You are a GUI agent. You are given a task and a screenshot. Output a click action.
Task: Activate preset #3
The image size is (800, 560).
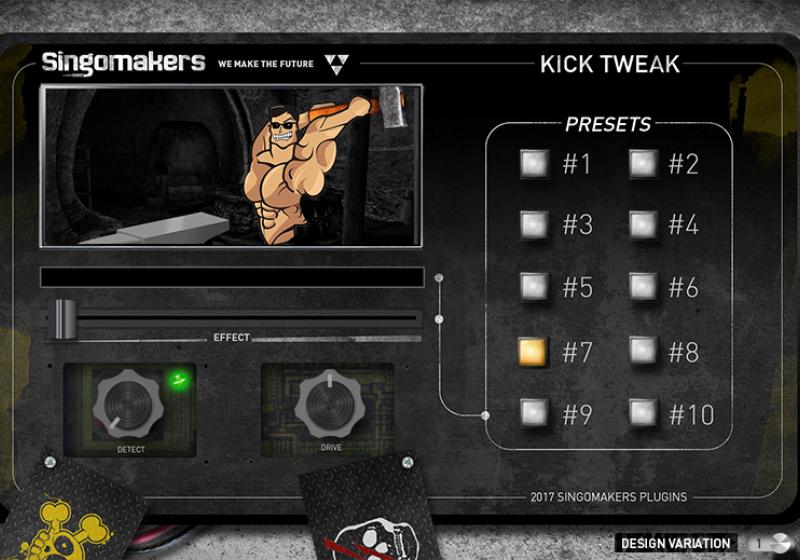pos(534,225)
